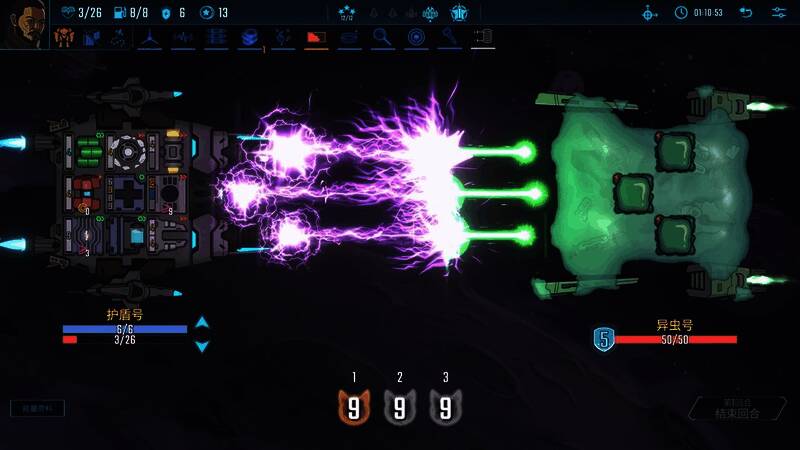The width and height of the screenshot is (800, 450).
Task: Open the dim button at bottom left
Action: pos(37,408)
